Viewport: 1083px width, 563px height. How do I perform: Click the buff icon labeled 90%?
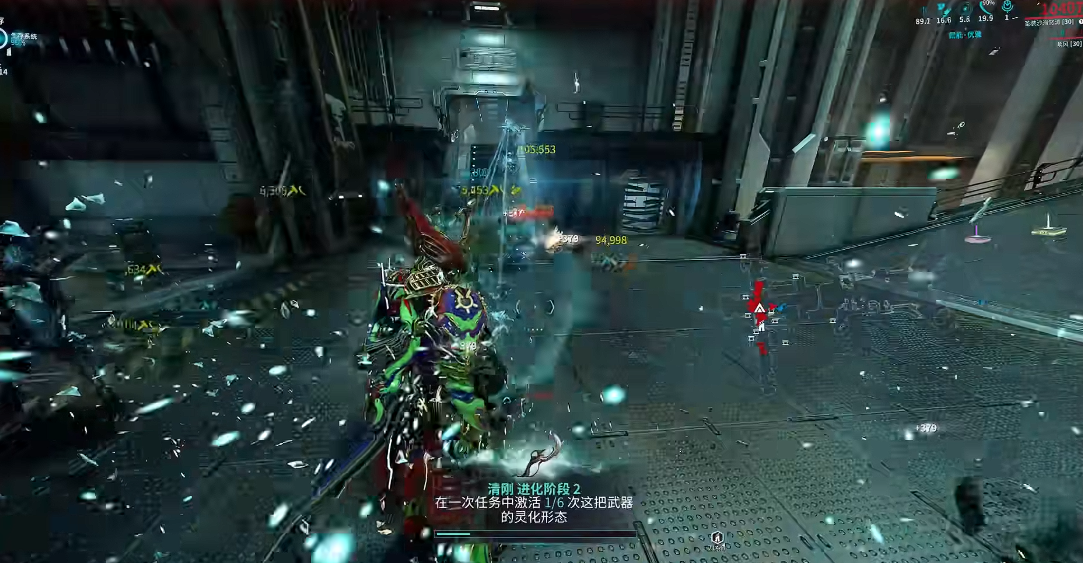click(987, 6)
